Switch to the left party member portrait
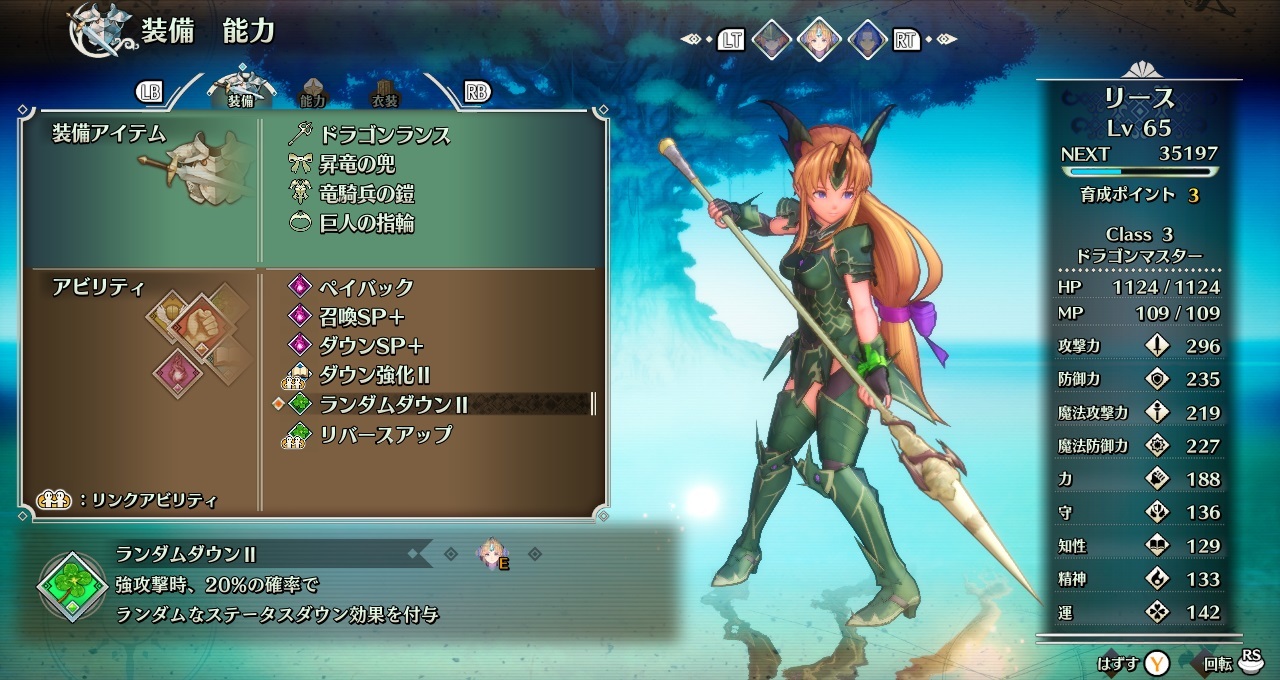The width and height of the screenshot is (1280, 680). (771, 40)
